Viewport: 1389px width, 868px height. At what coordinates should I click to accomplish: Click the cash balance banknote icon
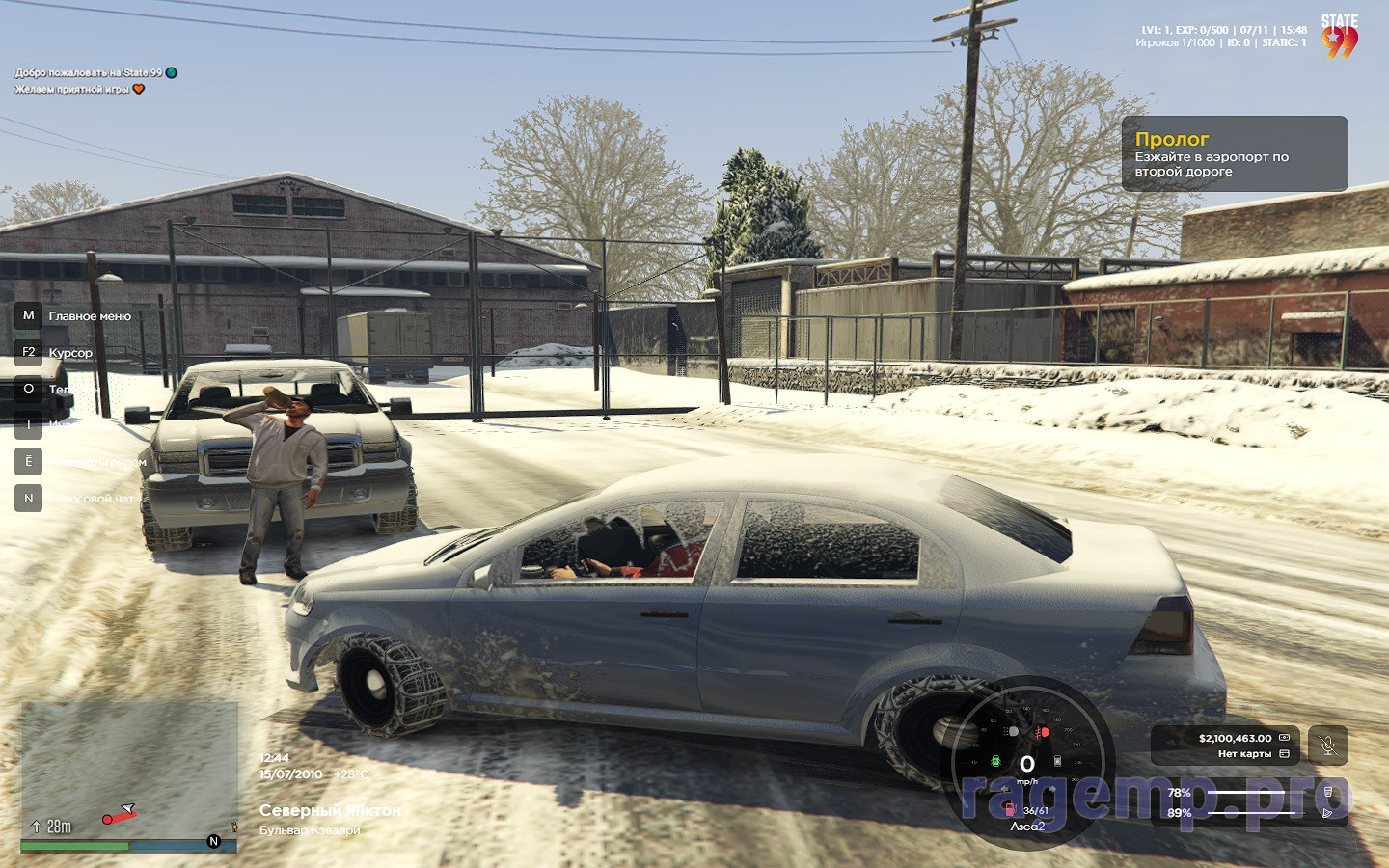pos(1284,738)
